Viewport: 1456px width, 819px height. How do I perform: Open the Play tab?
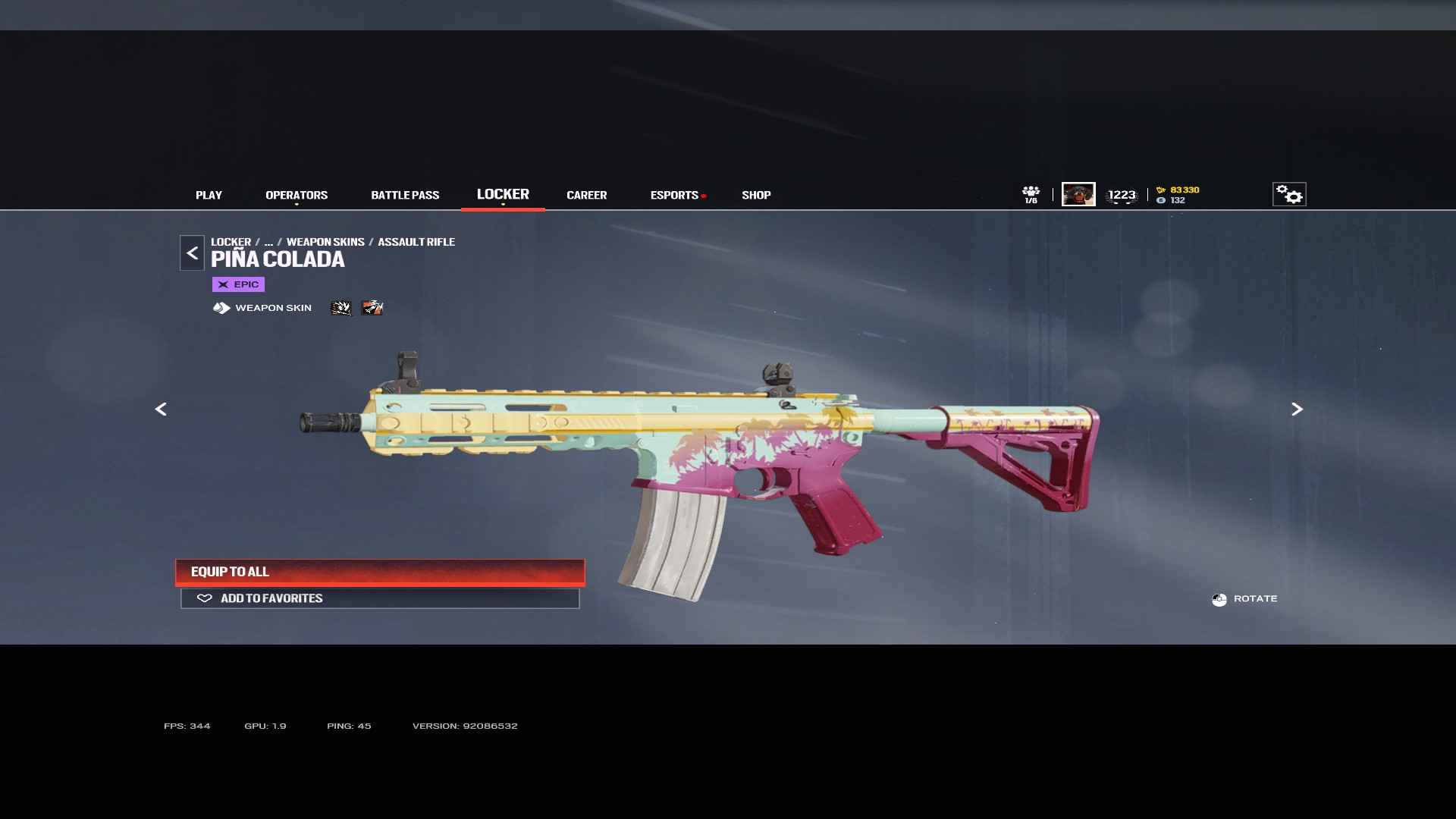click(209, 195)
